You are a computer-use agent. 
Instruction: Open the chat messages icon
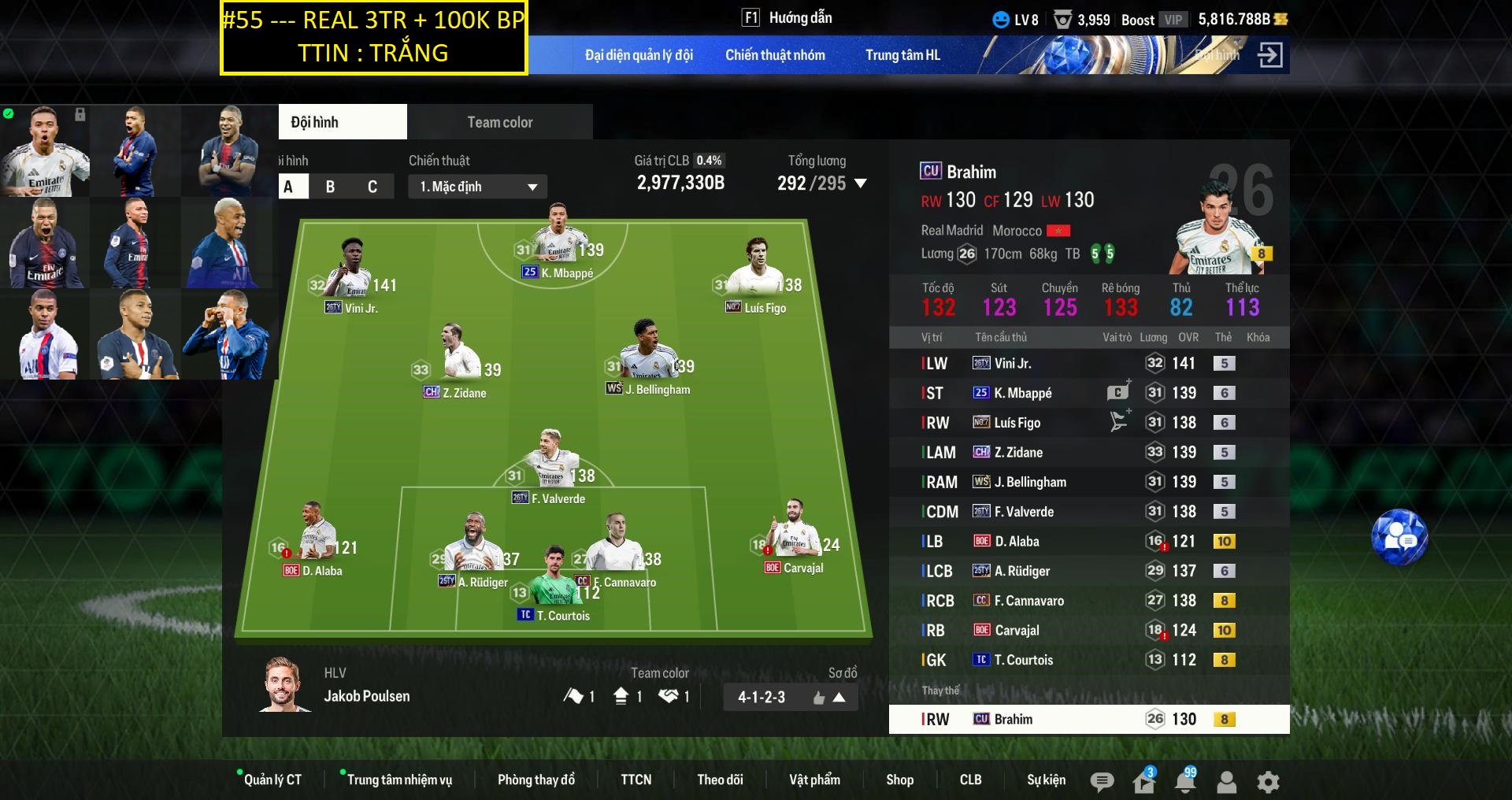tap(1102, 780)
